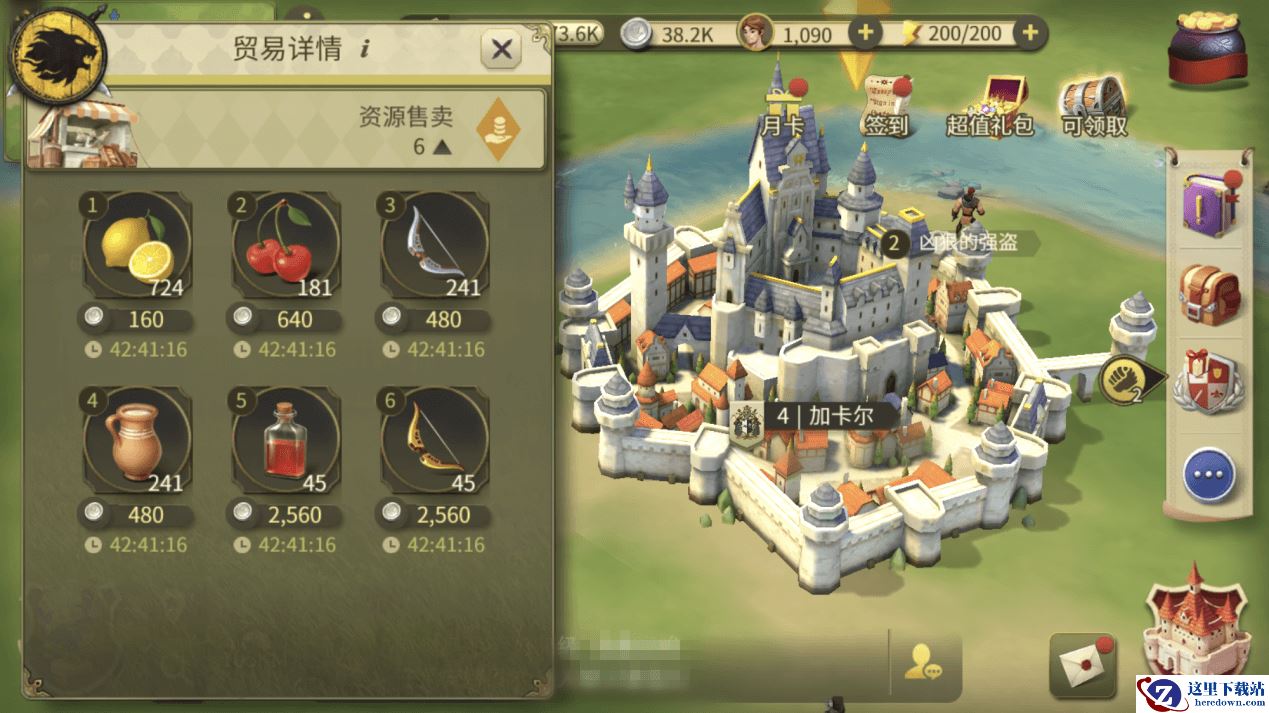
Task: Close the trade details panel
Action: 501,49
